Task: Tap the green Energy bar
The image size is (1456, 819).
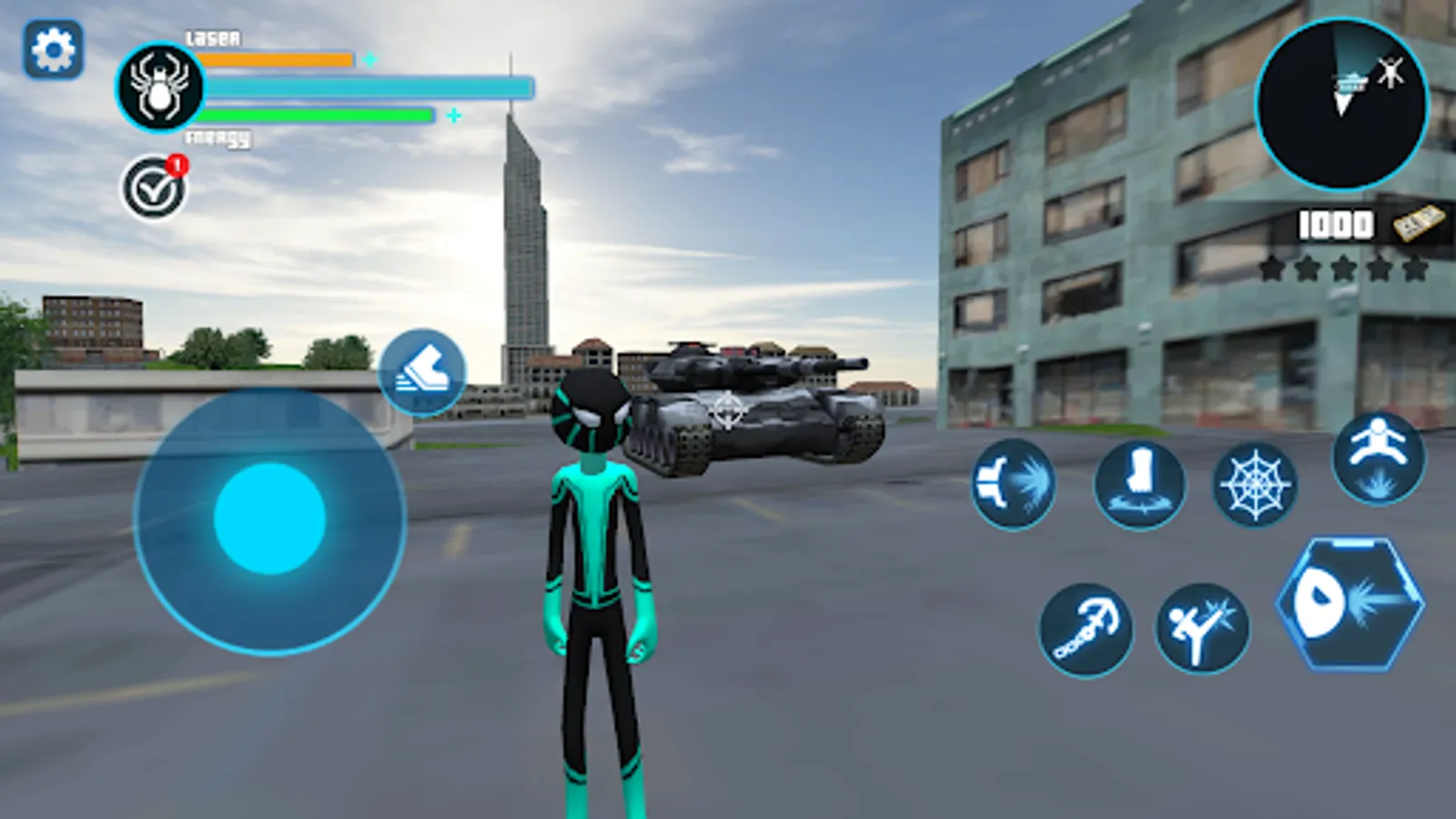Action: click(x=314, y=116)
